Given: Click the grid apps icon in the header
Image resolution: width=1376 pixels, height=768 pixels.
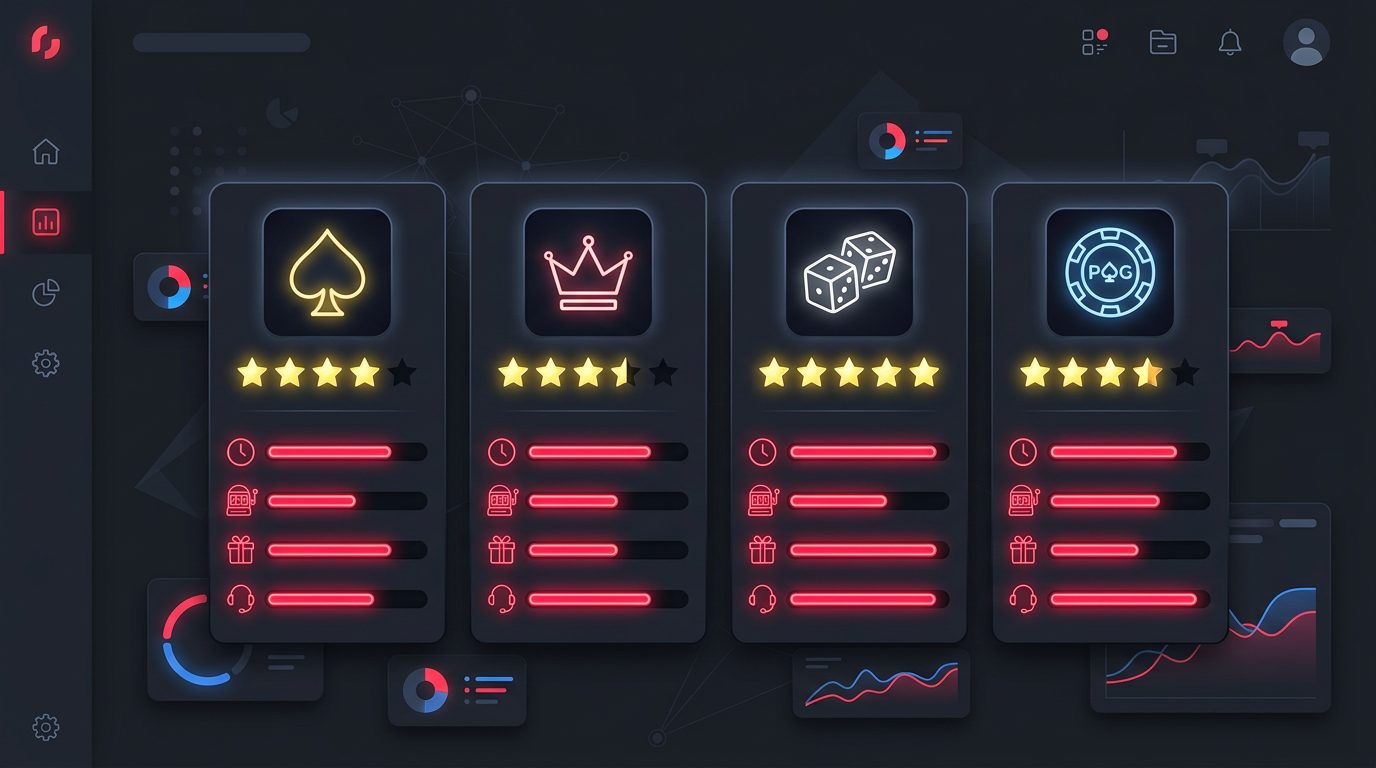Looking at the screenshot, I should (1095, 42).
